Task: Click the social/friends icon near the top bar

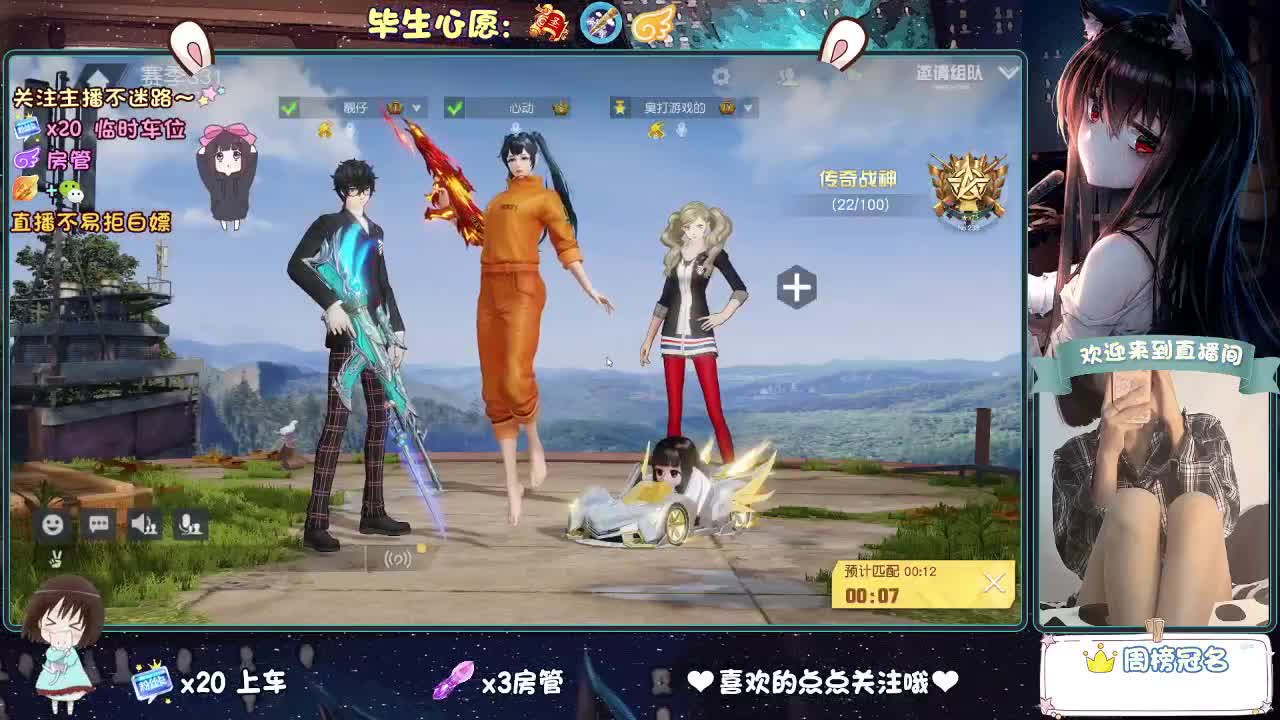Action: click(788, 75)
